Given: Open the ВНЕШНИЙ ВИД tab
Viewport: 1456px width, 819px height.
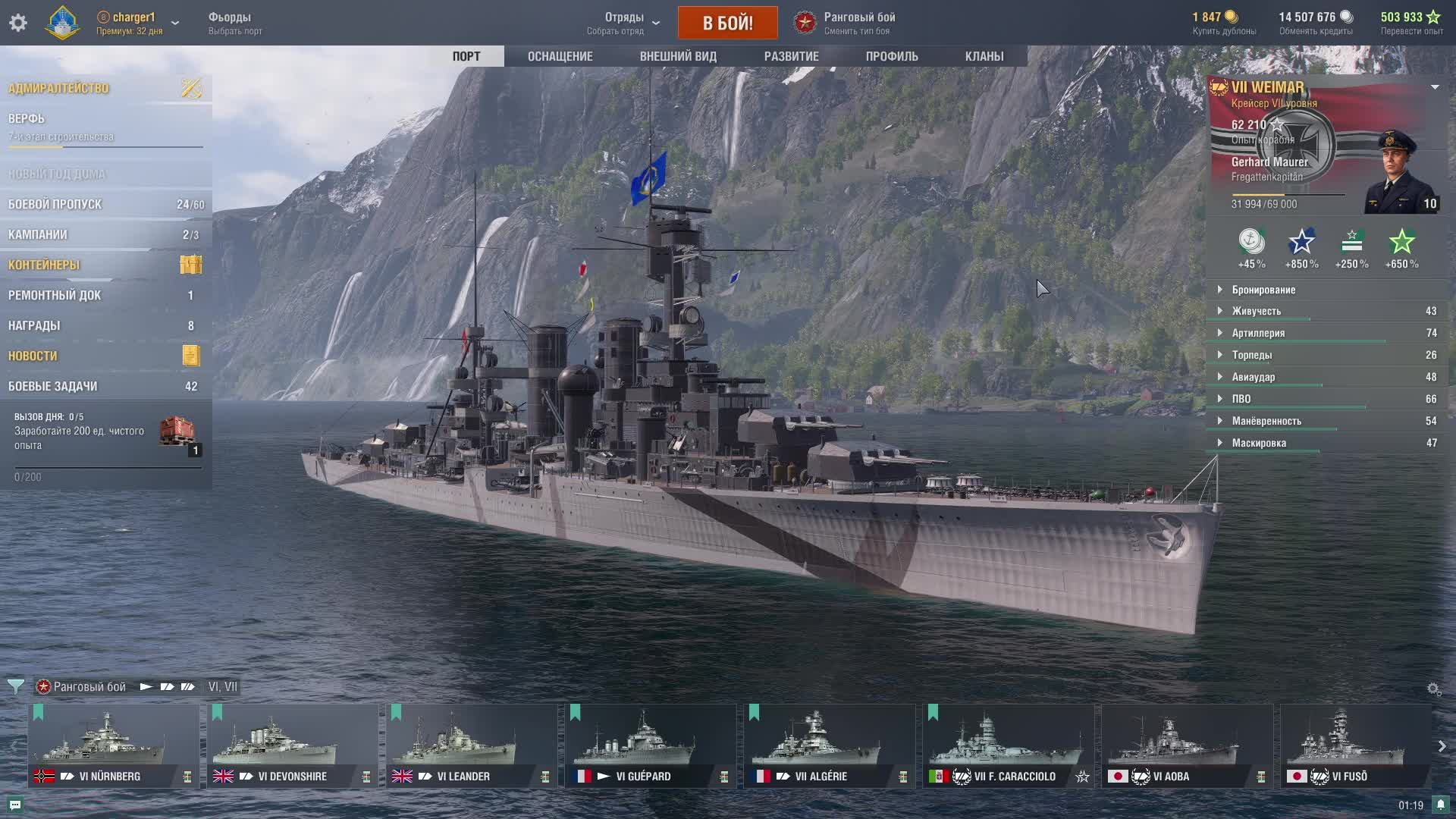Looking at the screenshot, I should [x=677, y=56].
